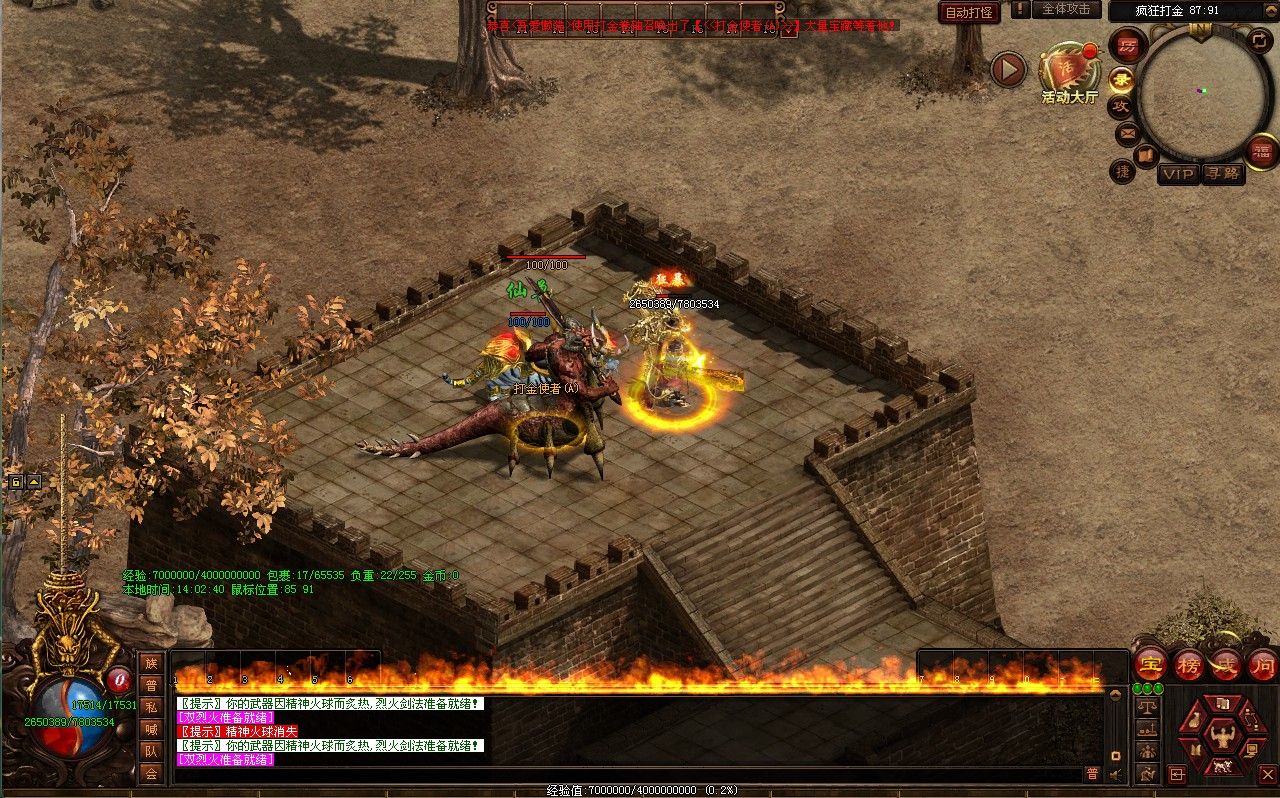The width and height of the screenshot is (1280, 798).
Task: Click the 福 welfare button by minimap
Action: coord(1263,151)
